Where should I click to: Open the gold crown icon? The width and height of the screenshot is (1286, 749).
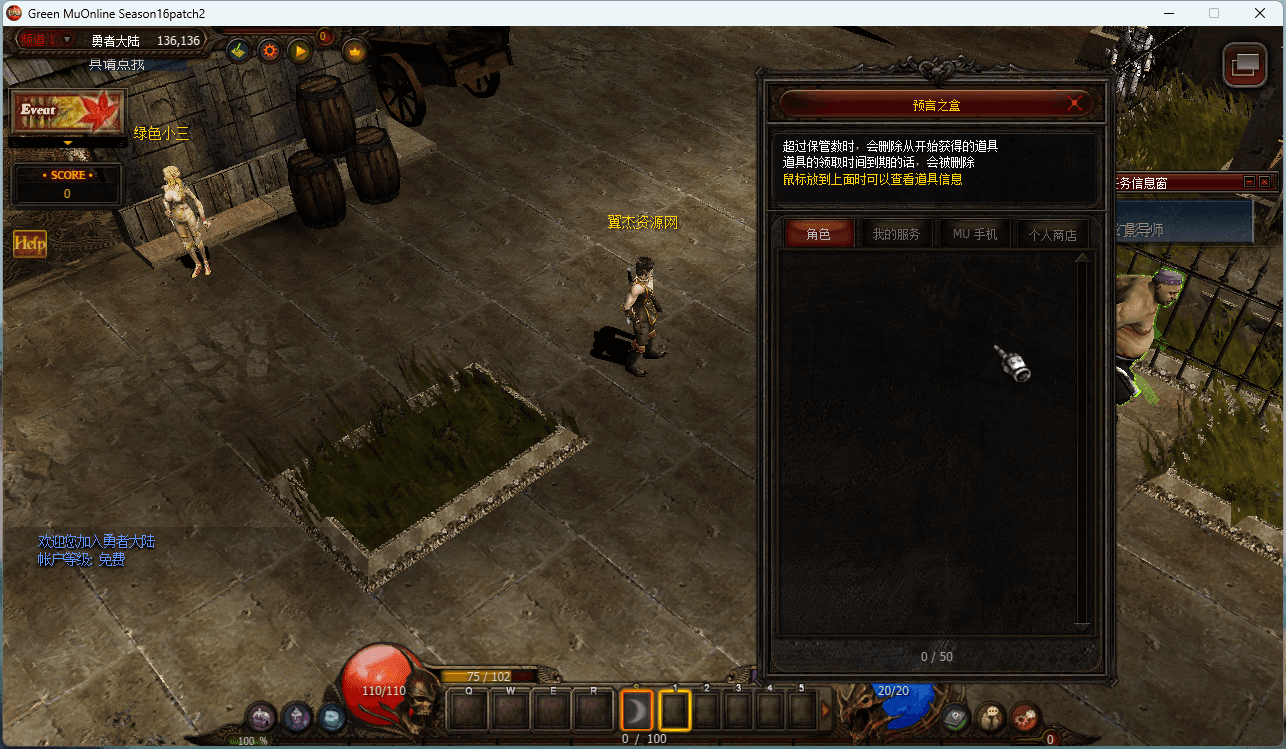tap(355, 50)
